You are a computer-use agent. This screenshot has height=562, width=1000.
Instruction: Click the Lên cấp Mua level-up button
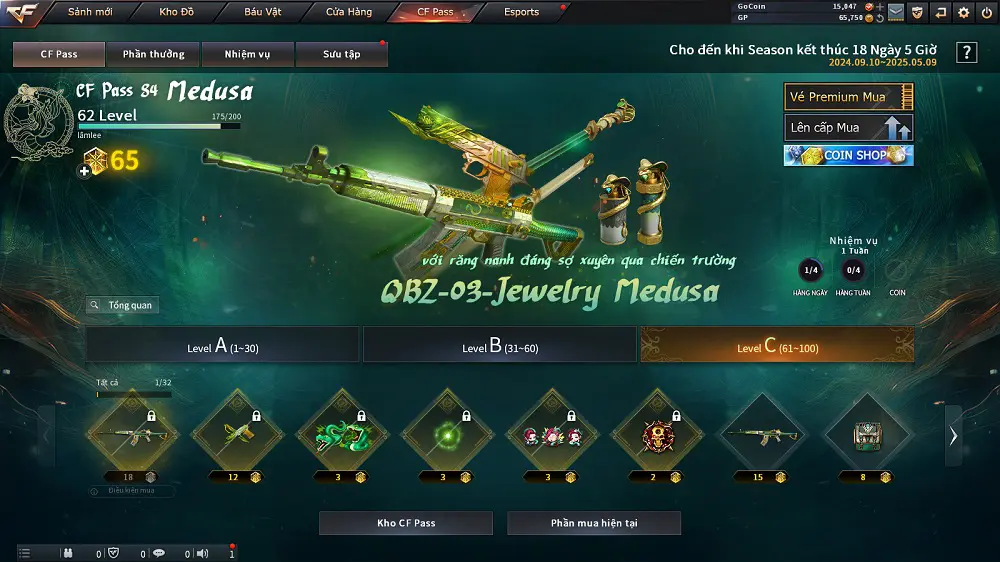click(848, 128)
